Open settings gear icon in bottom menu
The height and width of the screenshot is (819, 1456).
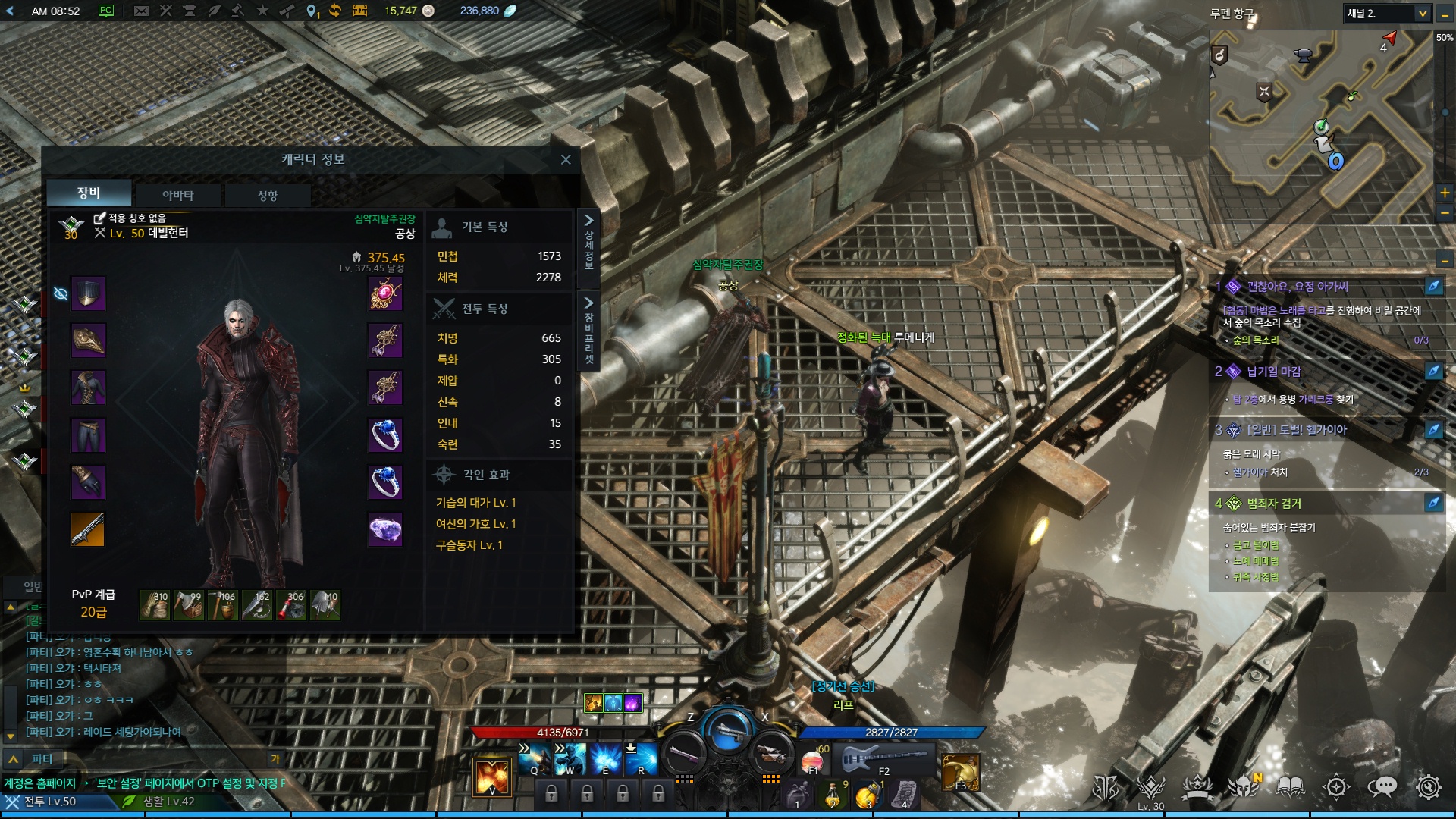point(1428,787)
